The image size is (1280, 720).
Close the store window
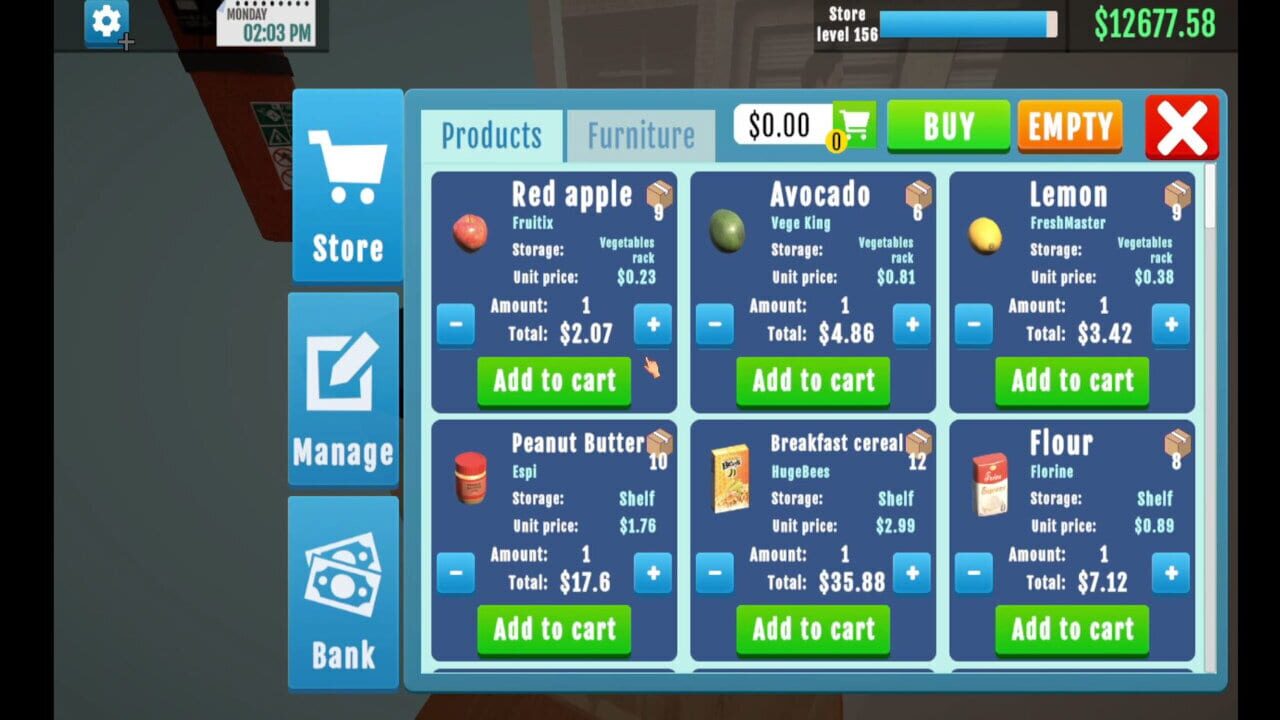(1182, 128)
